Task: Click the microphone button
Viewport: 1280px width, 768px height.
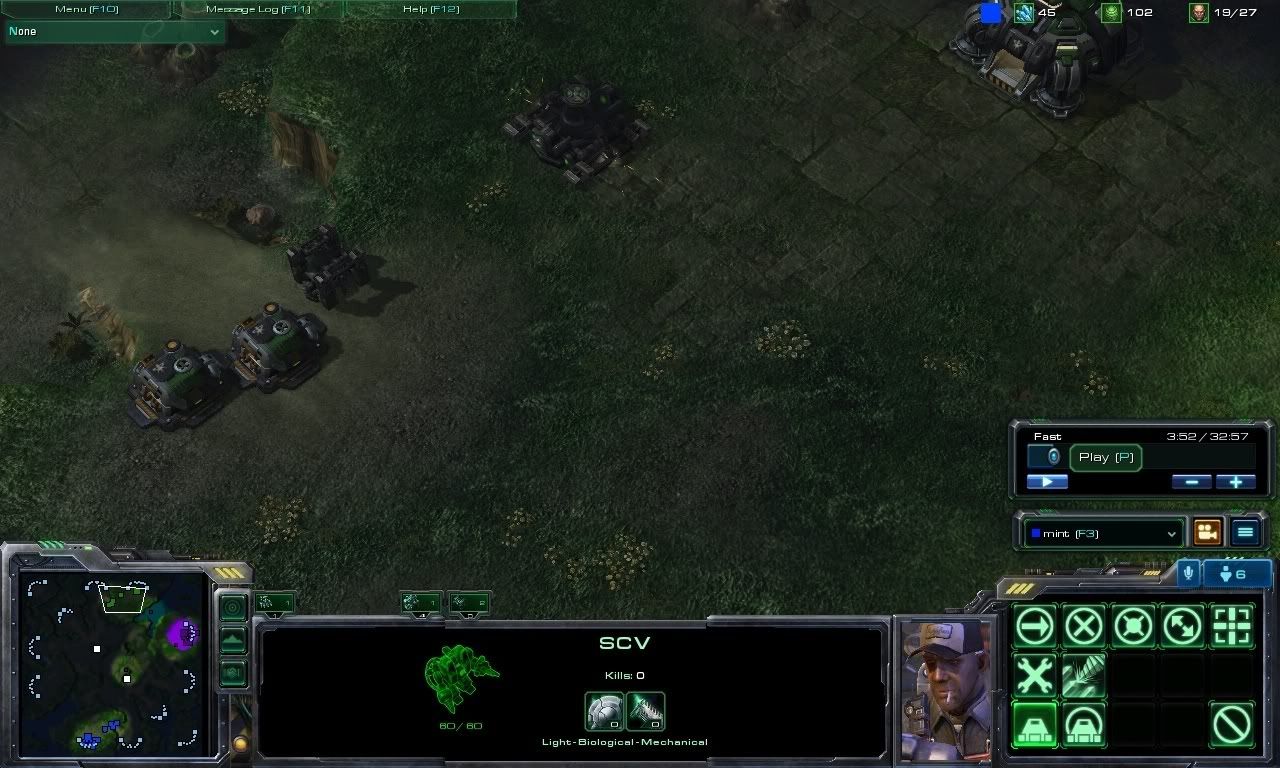Action: click(x=1188, y=573)
